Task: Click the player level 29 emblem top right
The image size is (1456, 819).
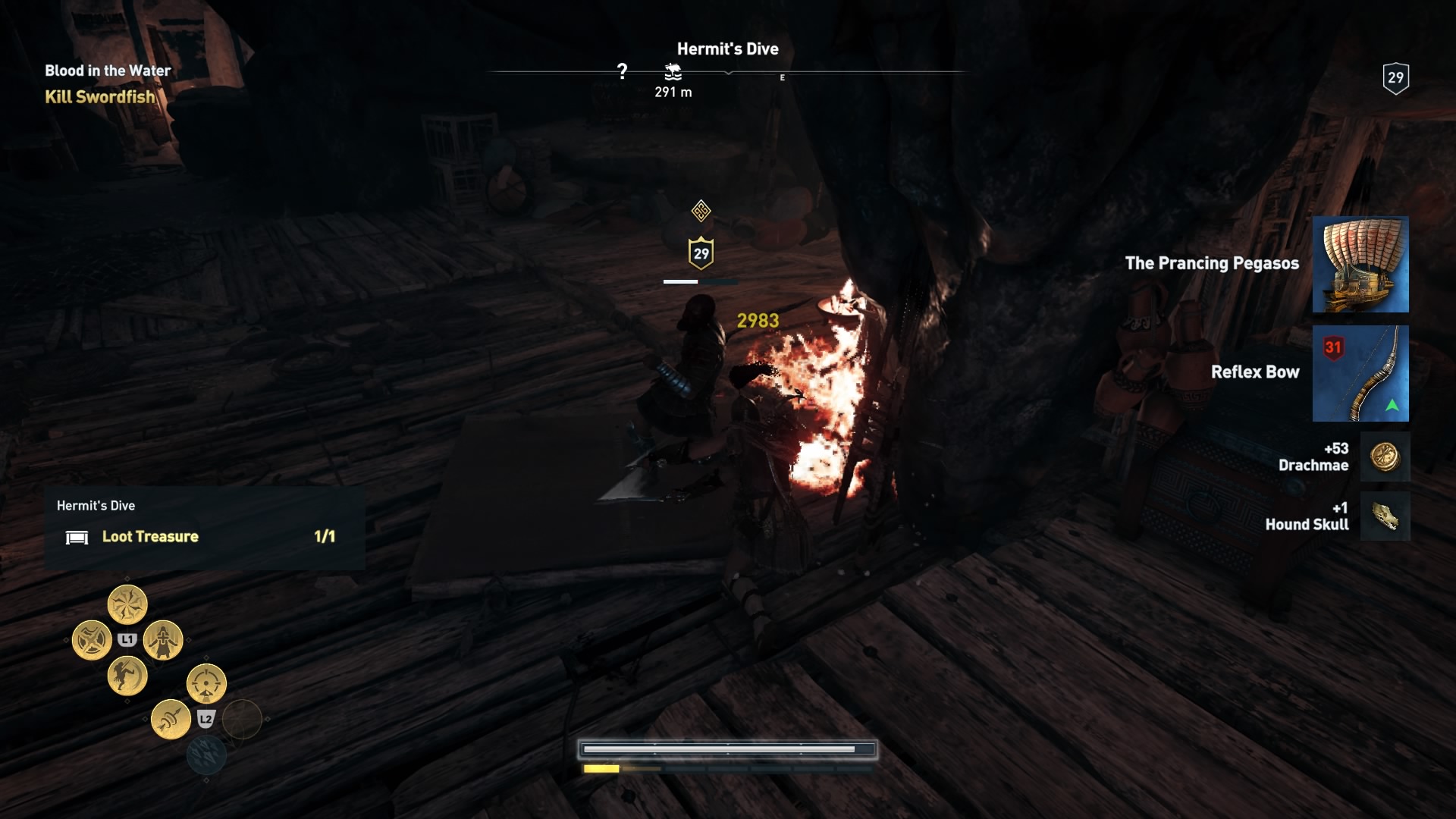Action: [1396, 76]
